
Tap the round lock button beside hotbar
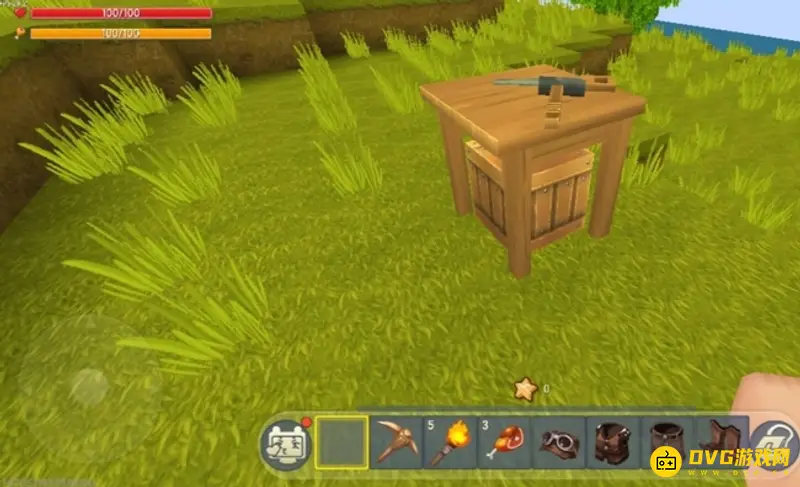pos(772,442)
